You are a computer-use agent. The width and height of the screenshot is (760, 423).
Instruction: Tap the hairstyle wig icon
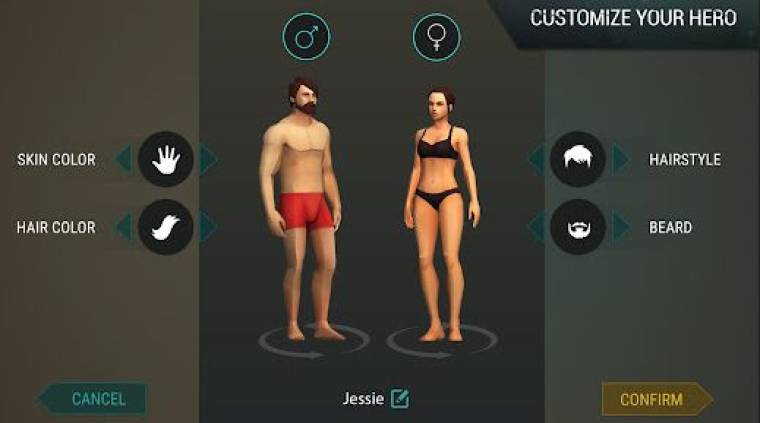pyautogui.click(x=578, y=159)
